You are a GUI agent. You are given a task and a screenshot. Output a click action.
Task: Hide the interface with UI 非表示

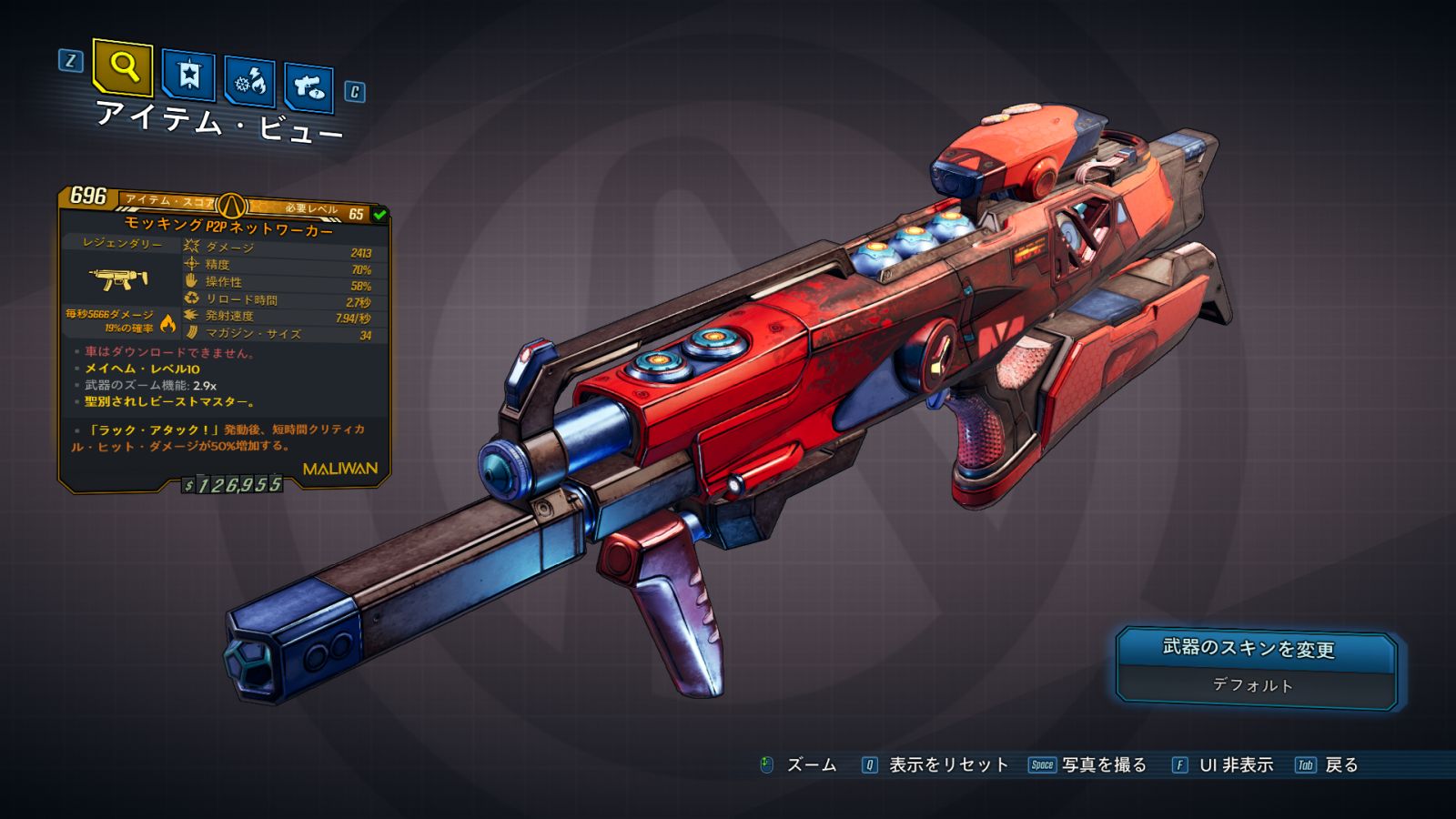(1235, 765)
